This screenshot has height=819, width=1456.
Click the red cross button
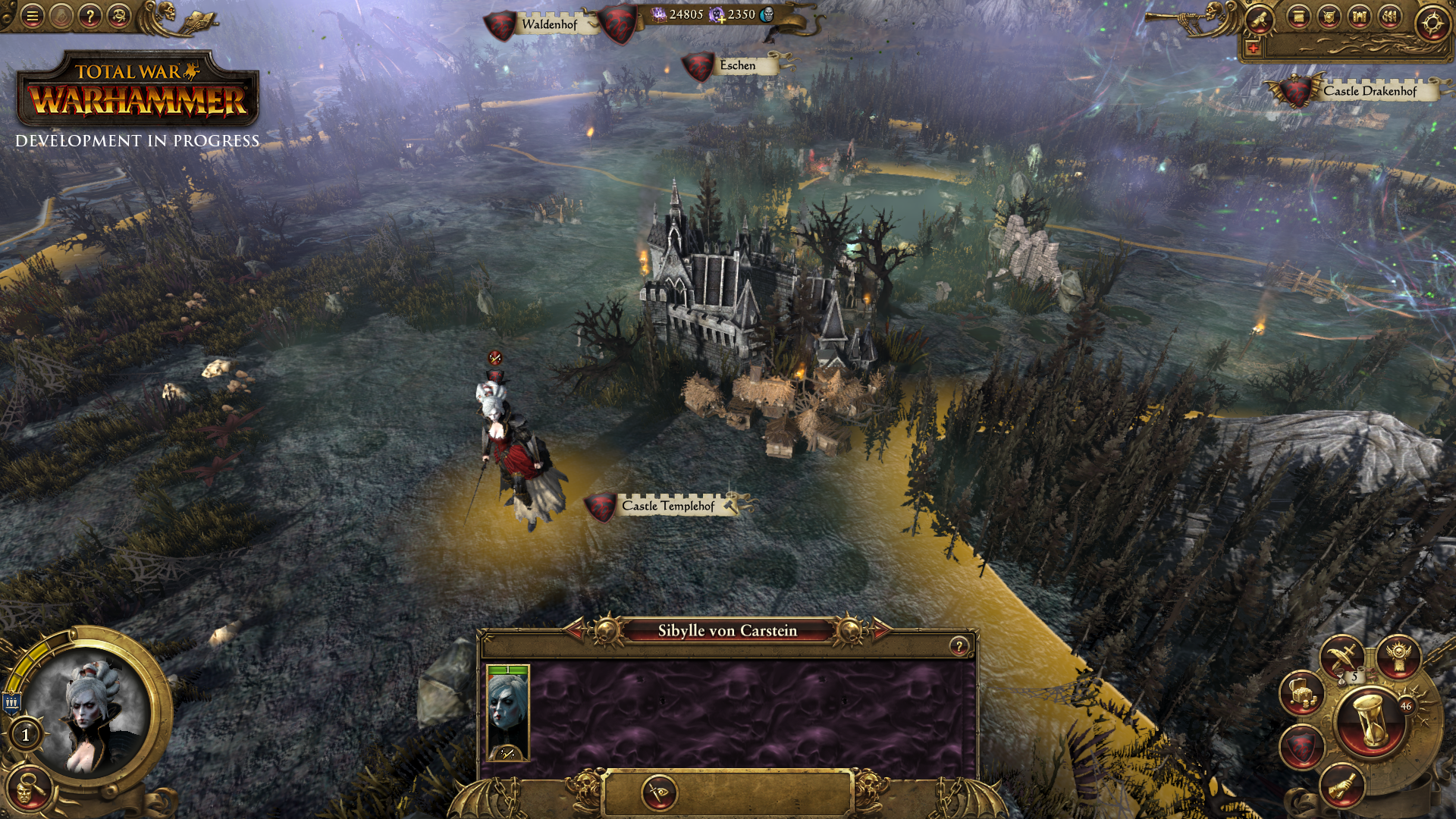pos(1253,49)
